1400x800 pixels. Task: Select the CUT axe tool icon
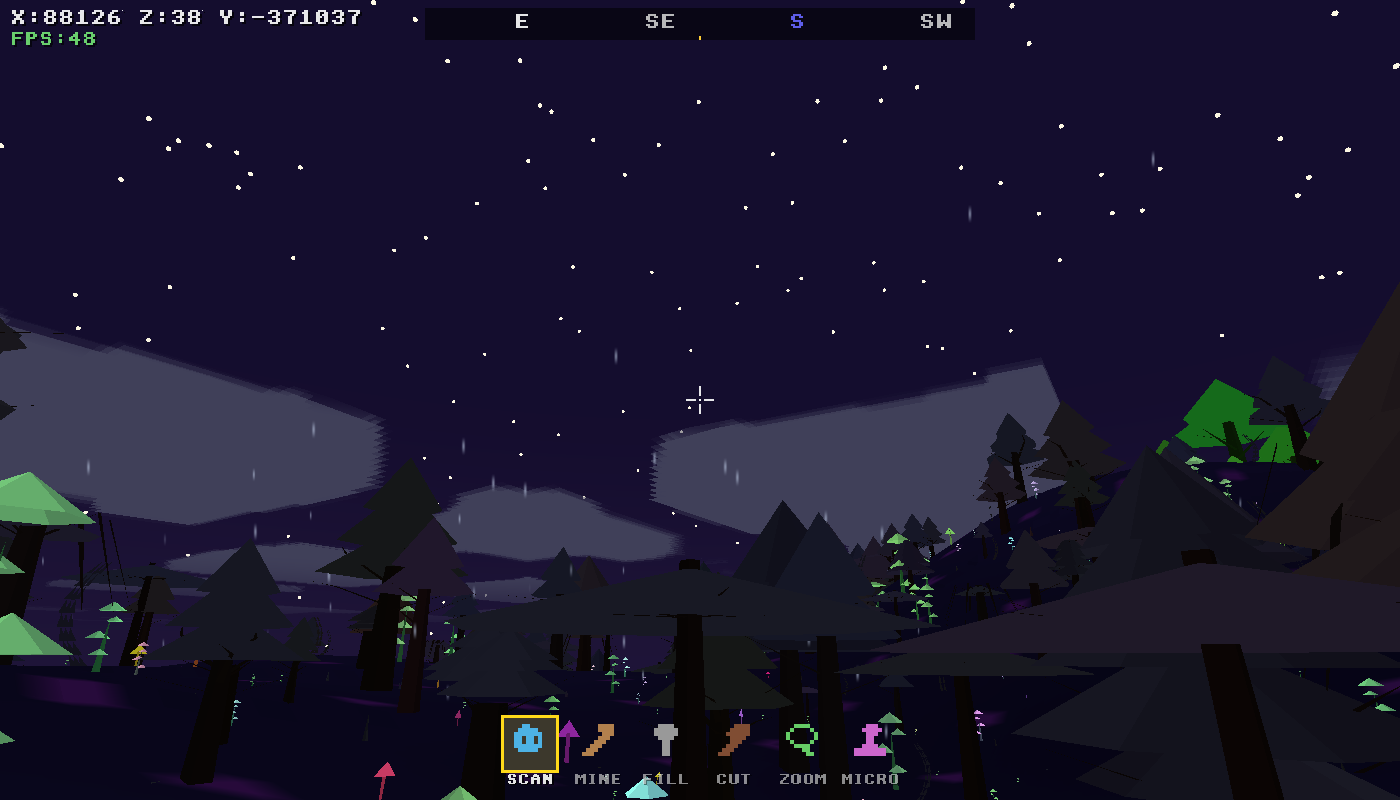point(733,741)
